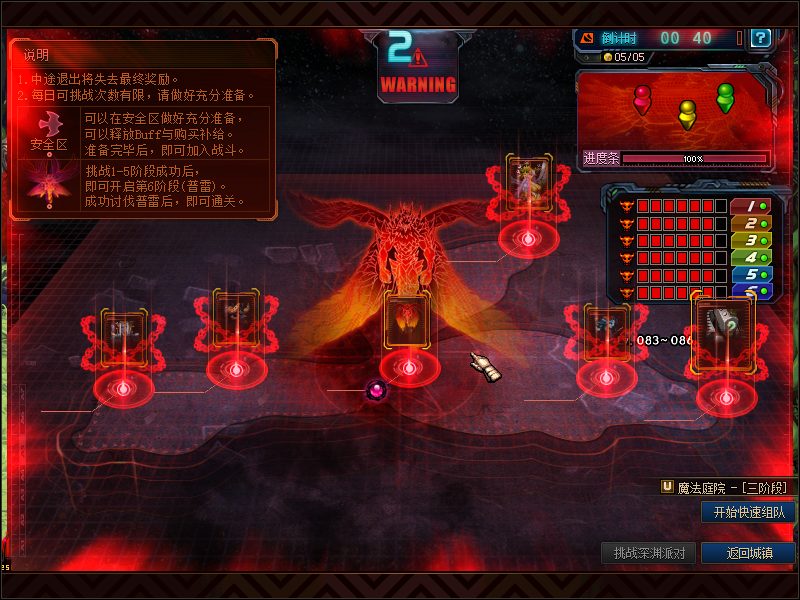The width and height of the screenshot is (800, 600).
Task: Return to town (返回城镇)
Action: [748, 553]
